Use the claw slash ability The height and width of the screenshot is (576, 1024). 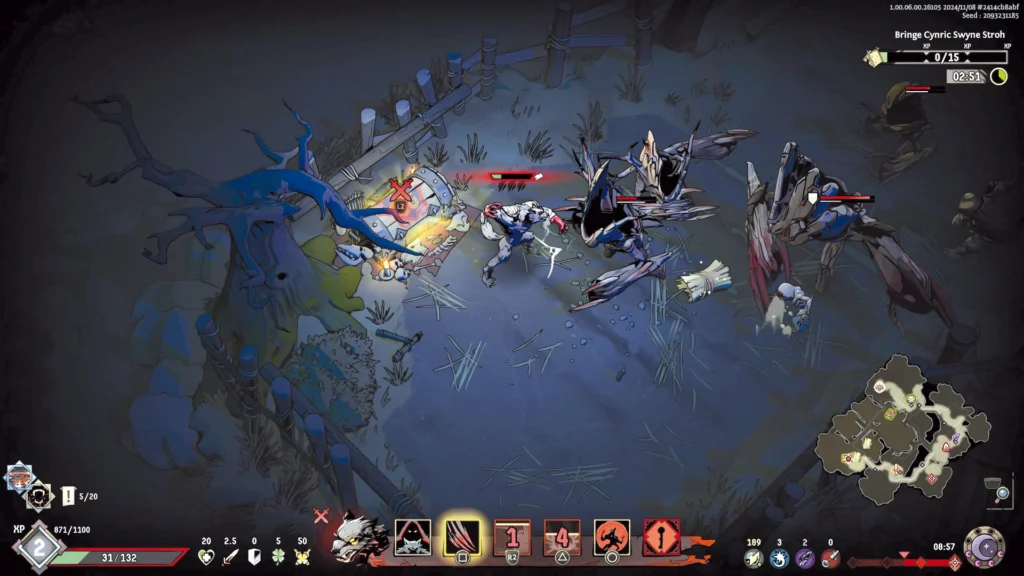coord(462,537)
